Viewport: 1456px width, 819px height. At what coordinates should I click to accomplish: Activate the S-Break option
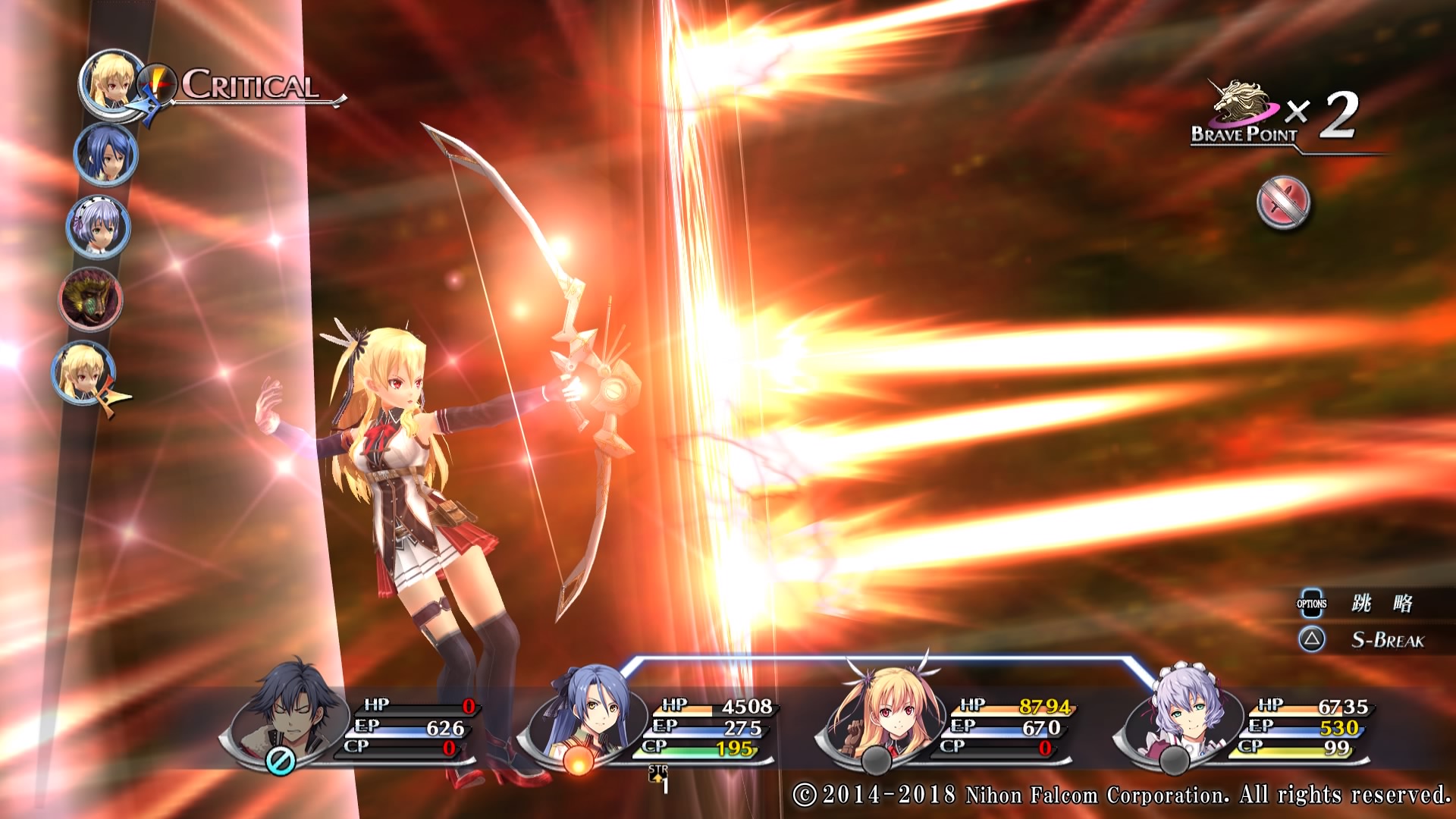[x=1387, y=641]
